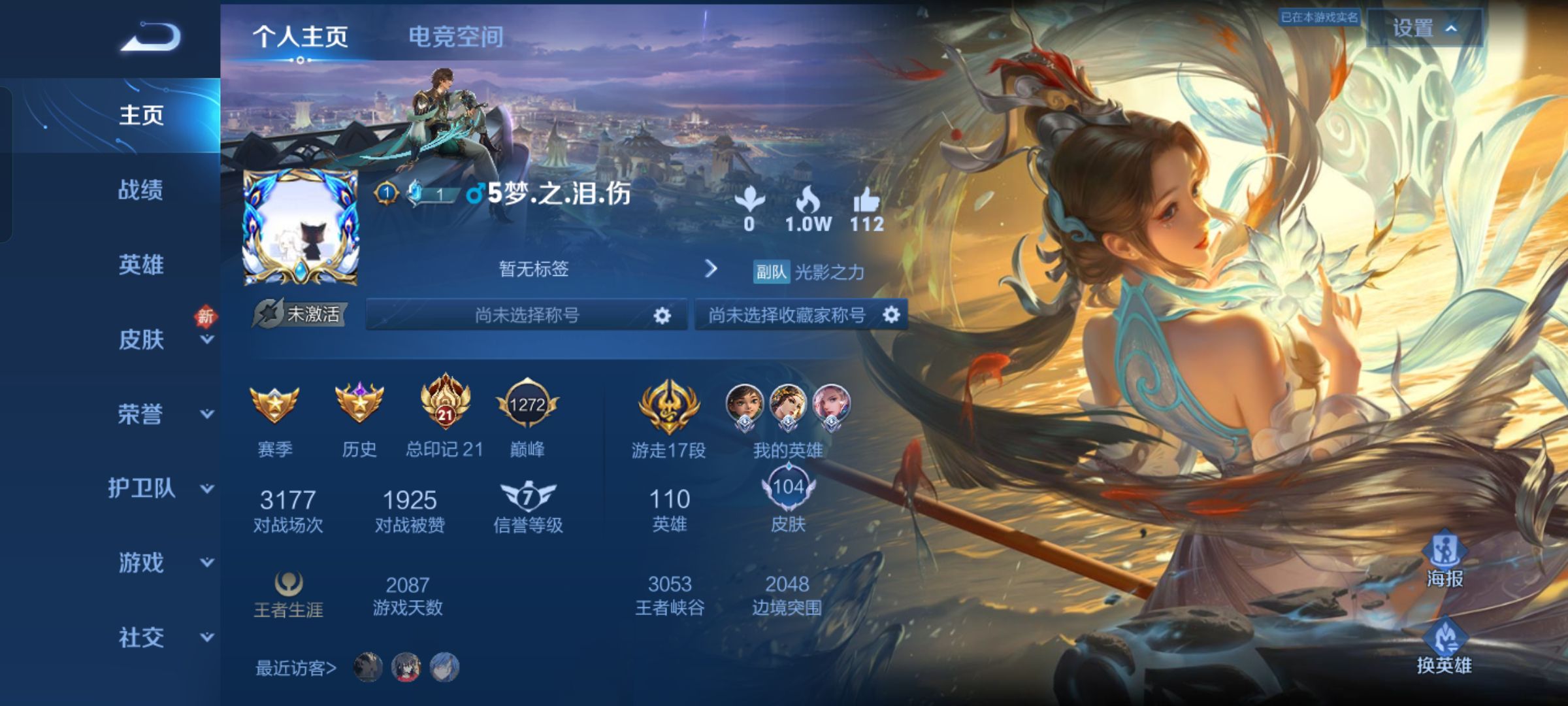Open the 最近访客 recent visitors list

[296, 668]
